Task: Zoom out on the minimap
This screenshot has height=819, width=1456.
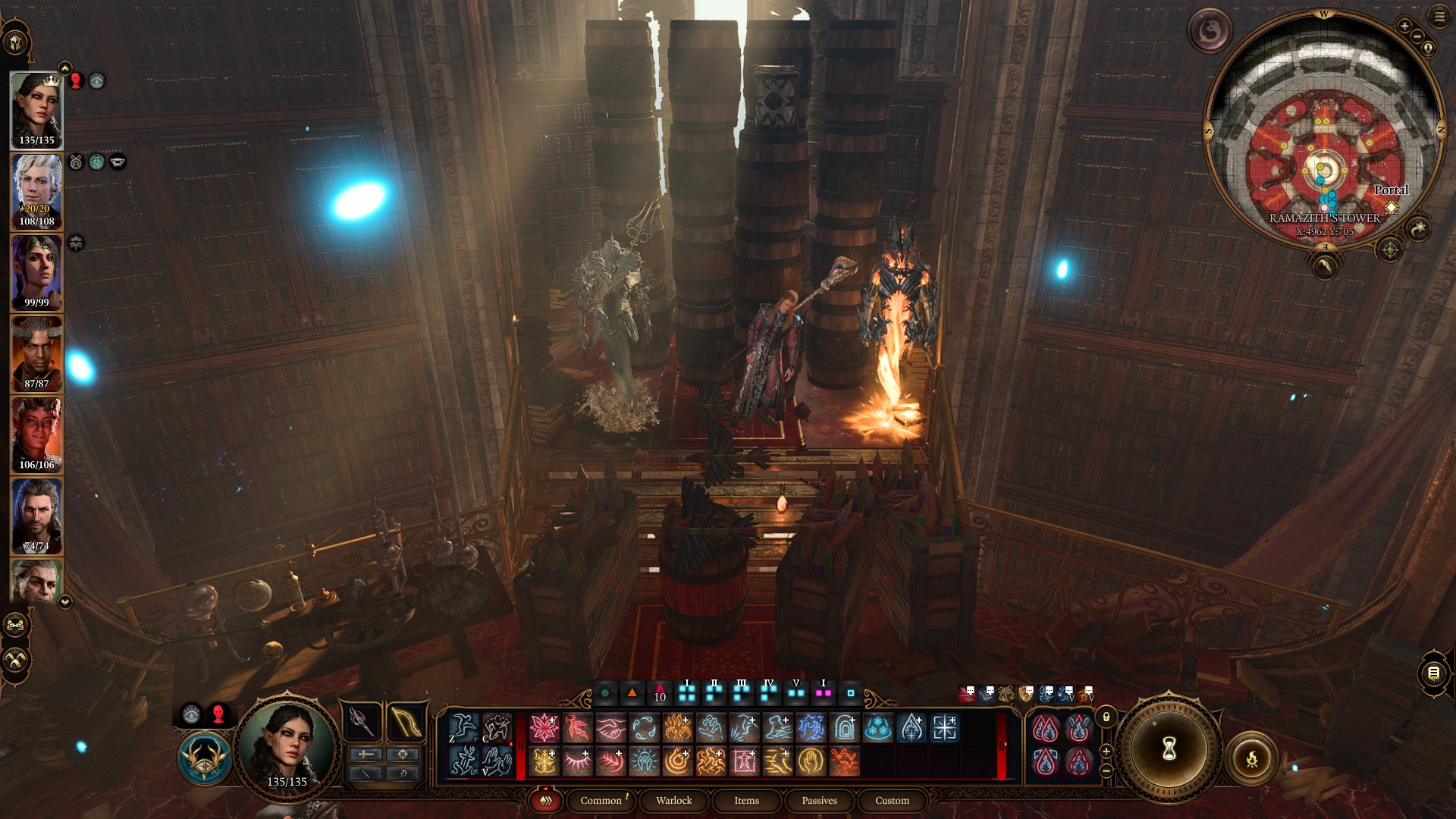Action: [x=1417, y=36]
